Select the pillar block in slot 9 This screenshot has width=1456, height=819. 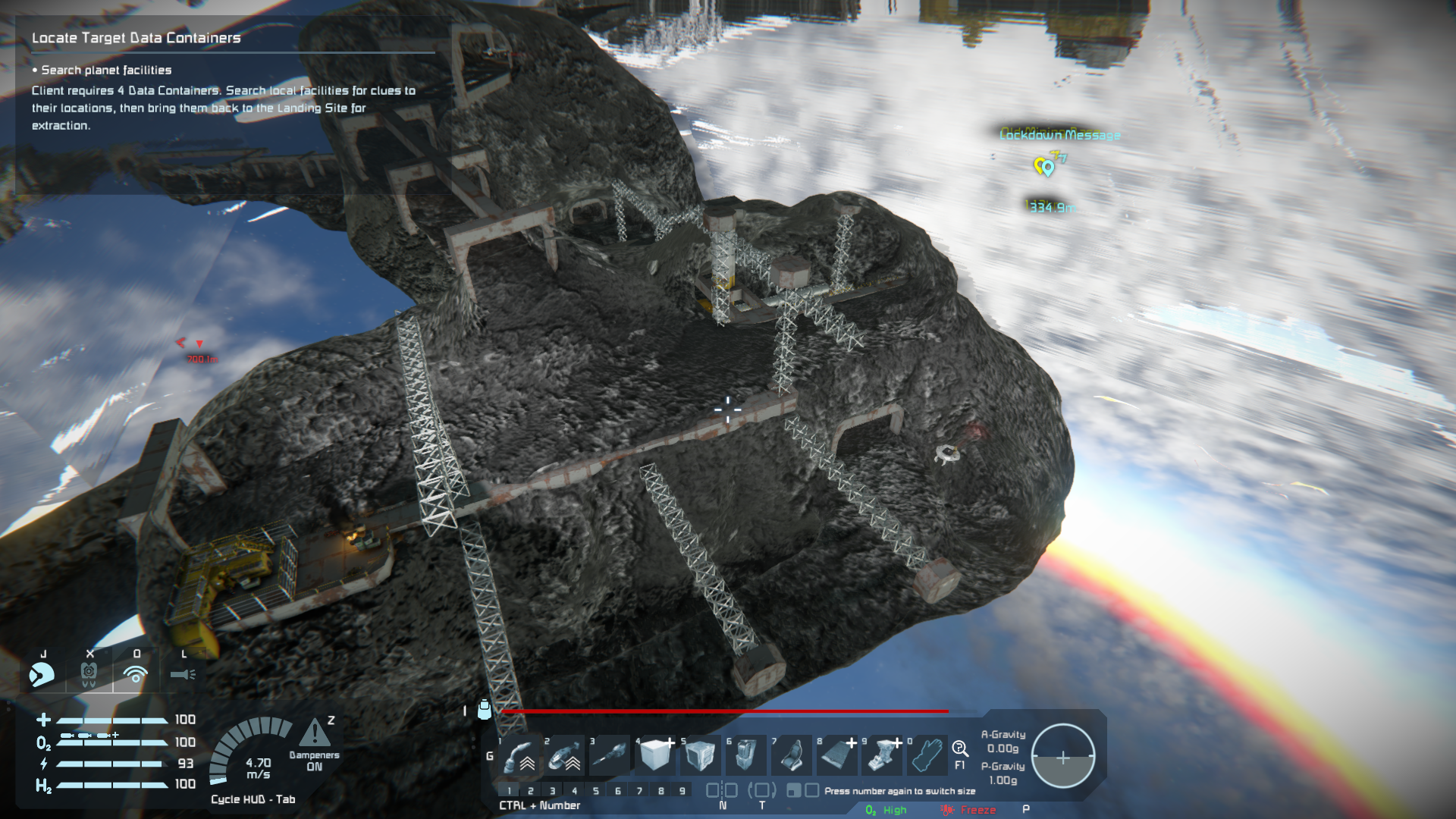[x=882, y=755]
